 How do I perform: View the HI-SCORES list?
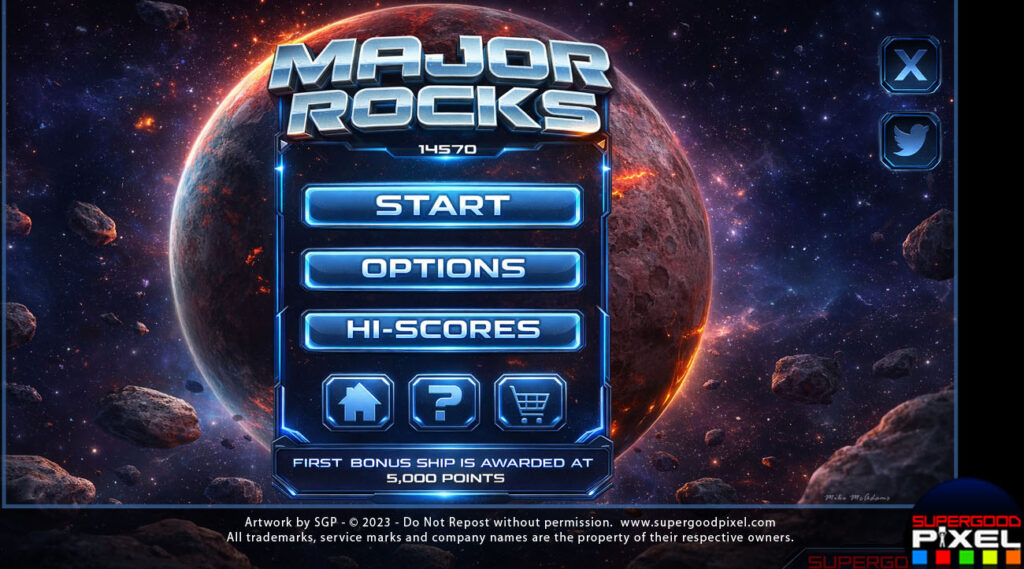(x=442, y=330)
